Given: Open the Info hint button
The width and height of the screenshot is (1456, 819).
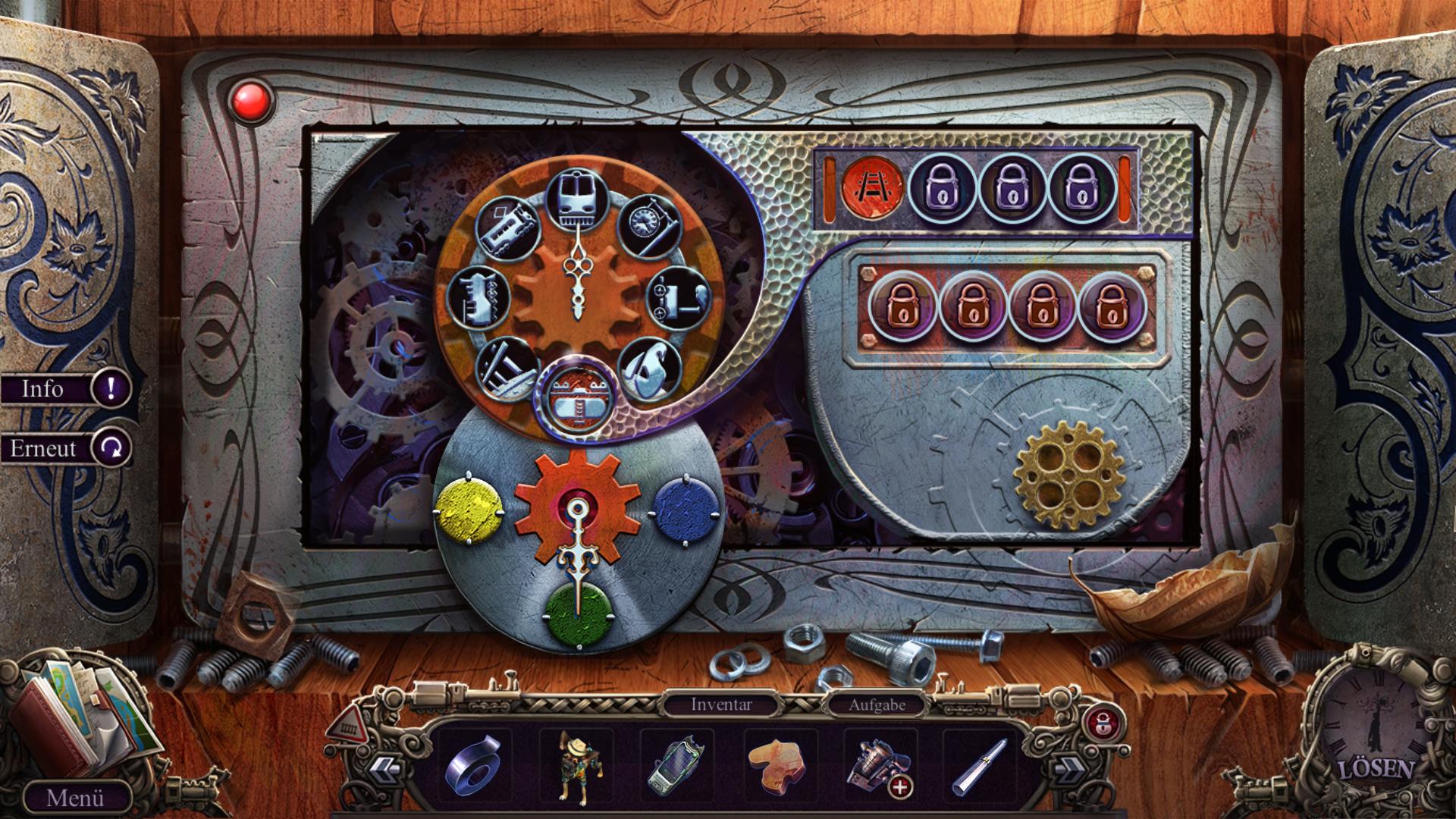Looking at the screenshot, I should [x=67, y=389].
